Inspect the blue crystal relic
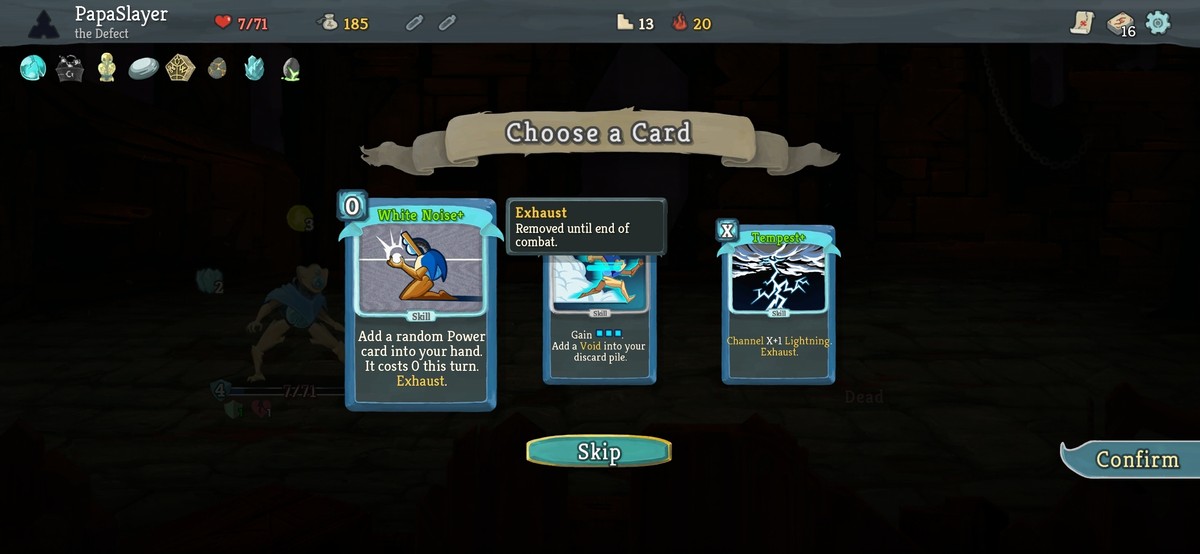This screenshot has height=554, width=1200. 254,68
